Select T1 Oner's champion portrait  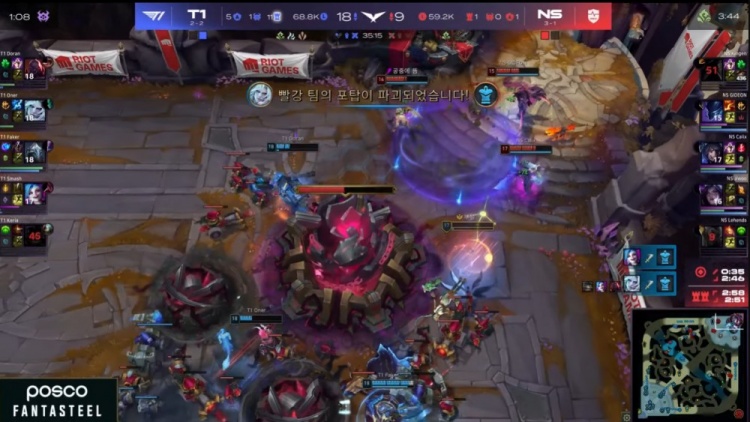coord(33,111)
